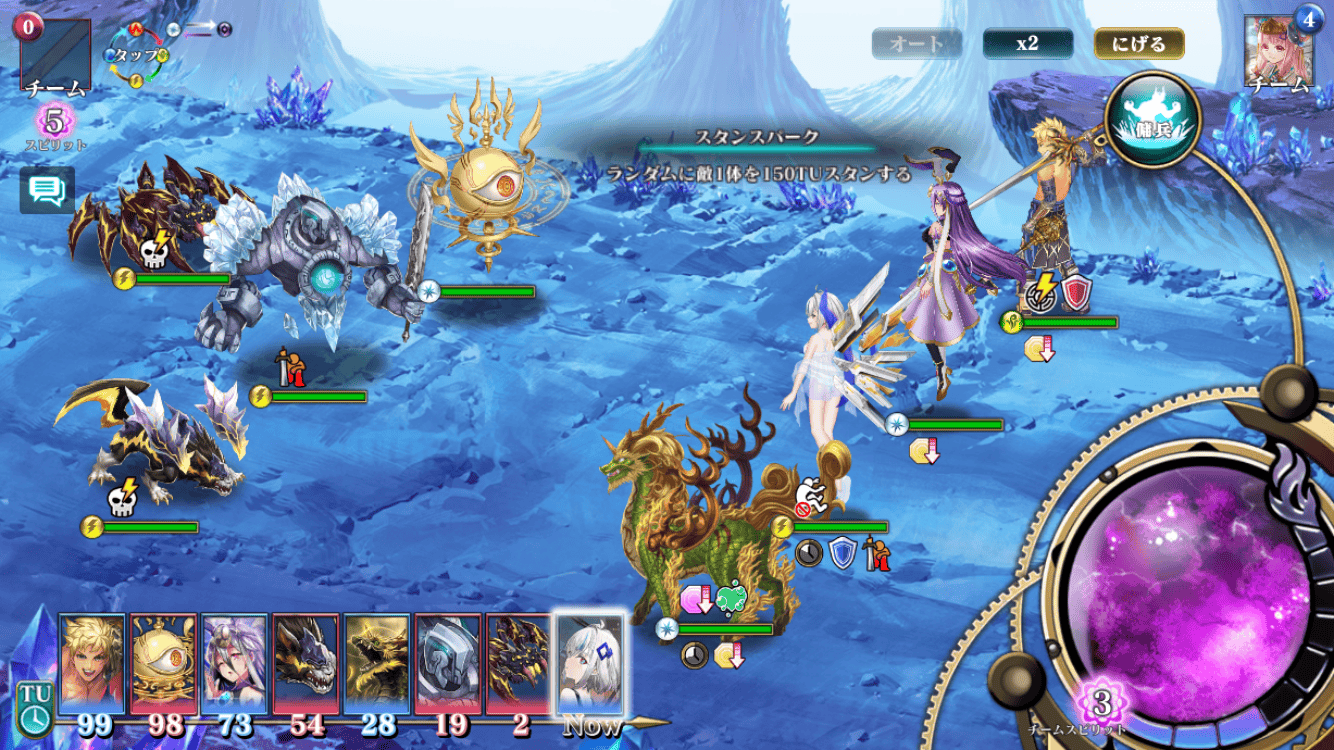Screen dimensions: 1334x750
Task: Toggle the オート auto-battle button
Action: pos(916,44)
